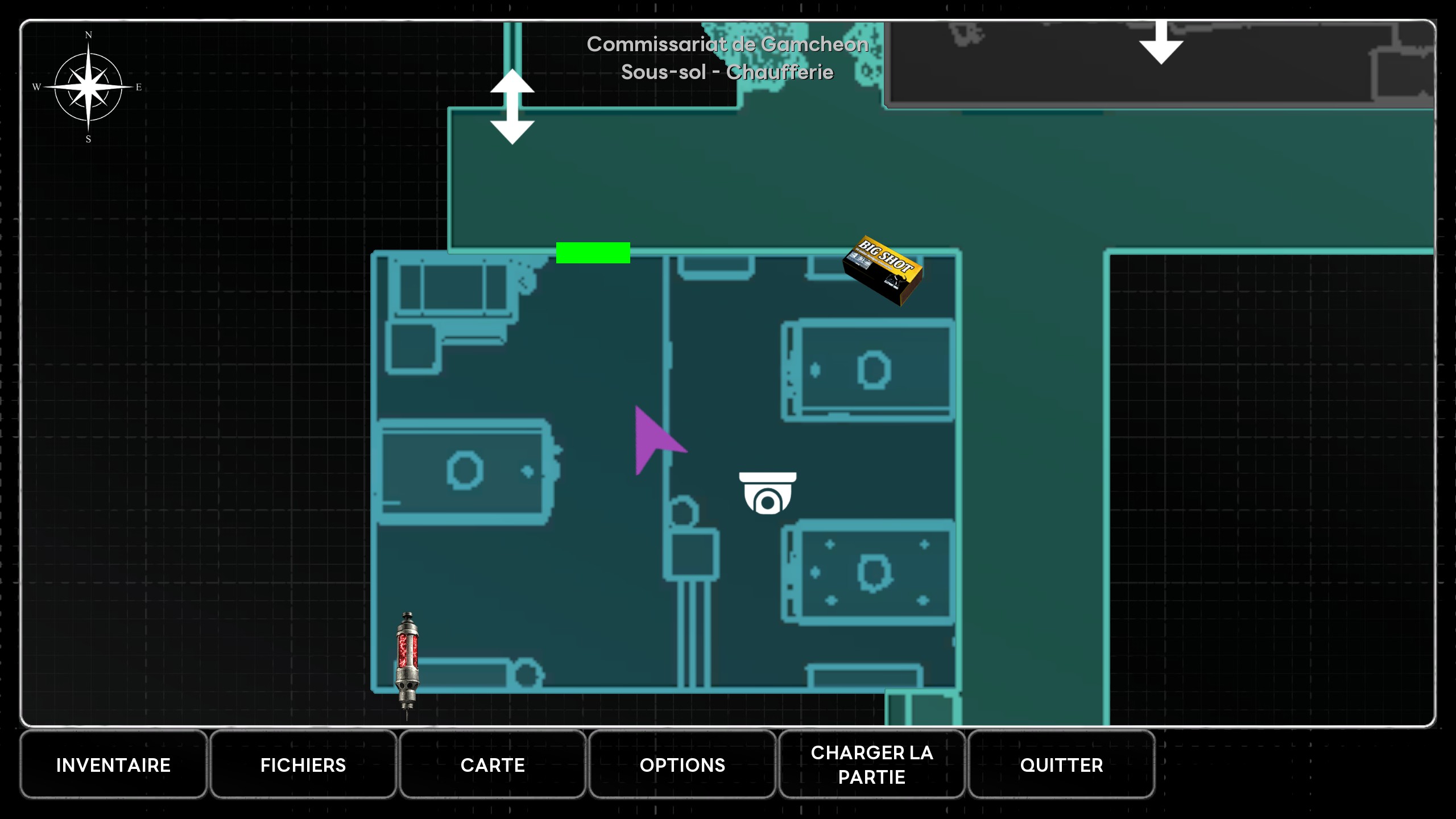
Task: Click the white double-arrow stairs marker
Action: 512,107
